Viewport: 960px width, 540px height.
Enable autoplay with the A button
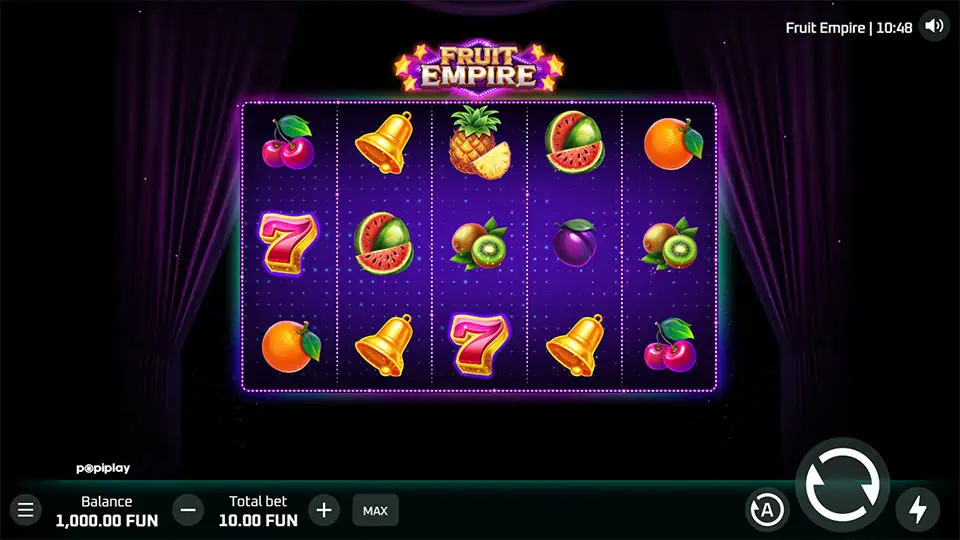[x=767, y=511]
